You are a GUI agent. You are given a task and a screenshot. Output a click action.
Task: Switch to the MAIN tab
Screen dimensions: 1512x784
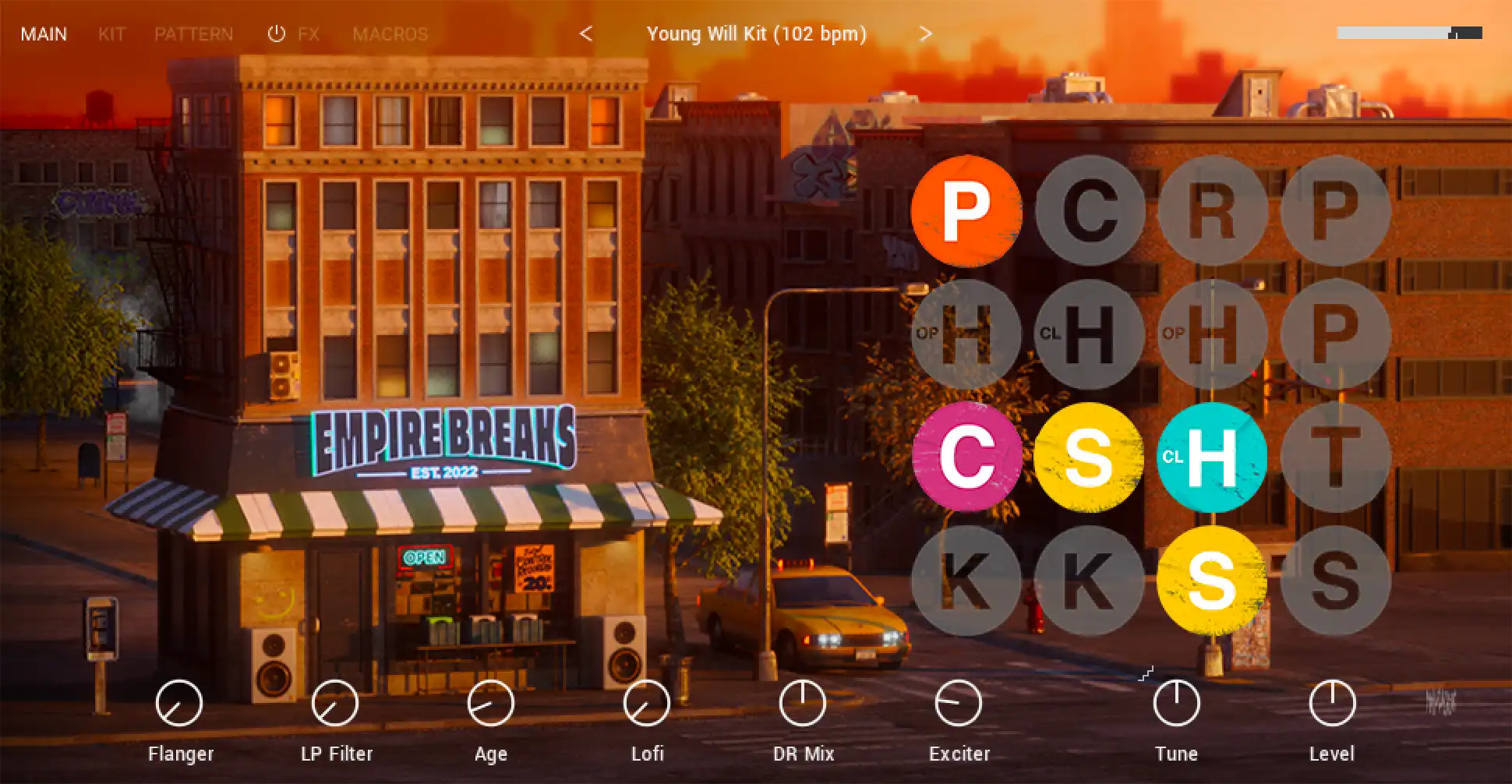point(44,34)
